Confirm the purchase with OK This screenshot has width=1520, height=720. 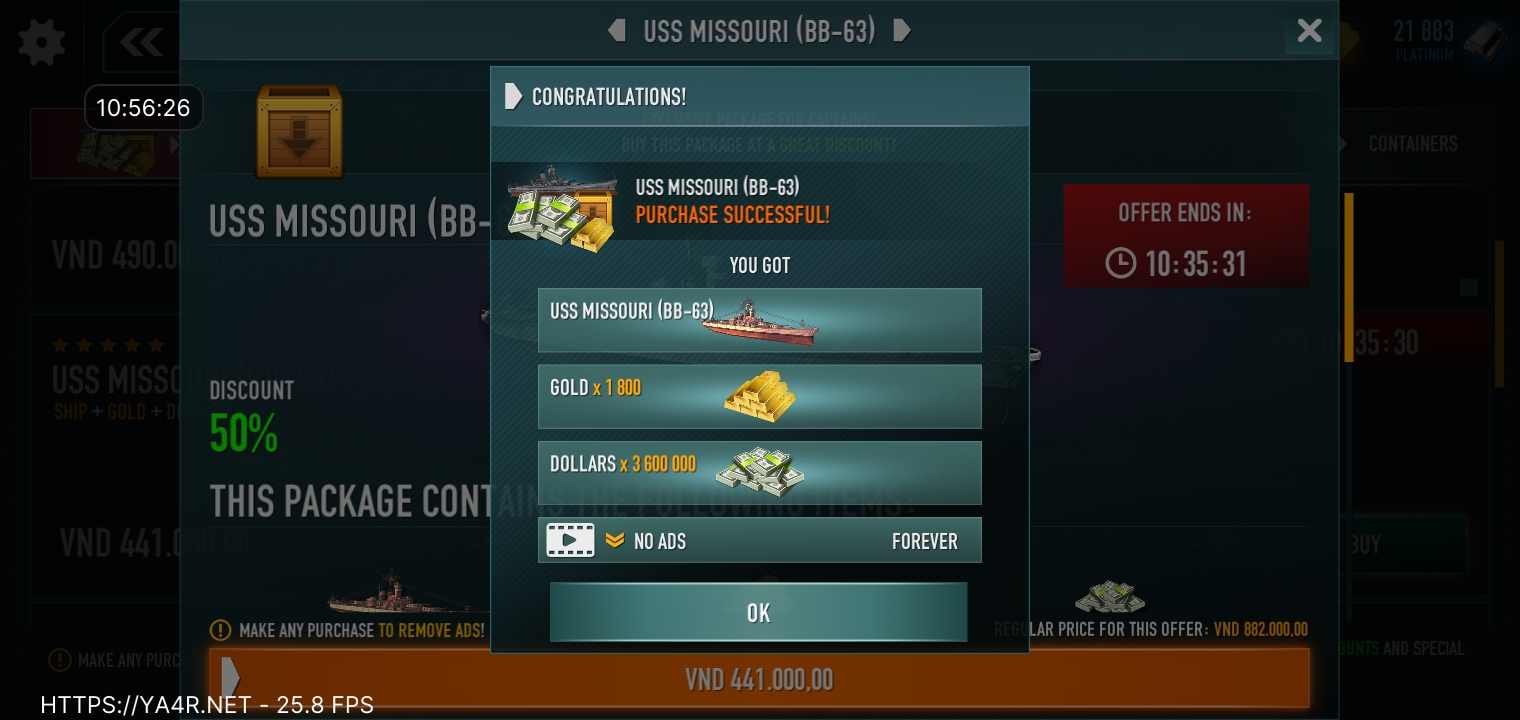(758, 612)
